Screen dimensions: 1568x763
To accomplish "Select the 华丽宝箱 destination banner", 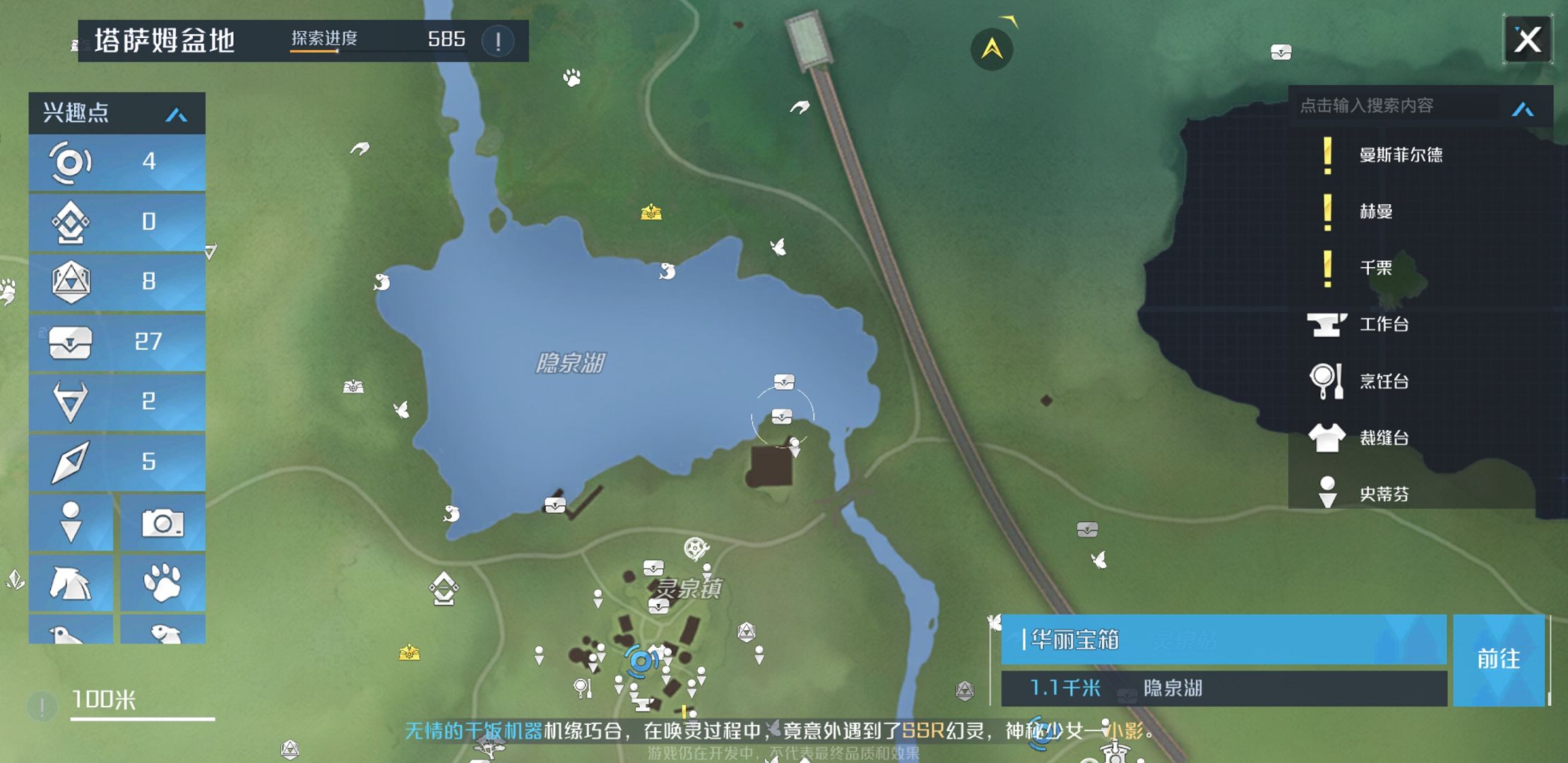I will 1223,639.
